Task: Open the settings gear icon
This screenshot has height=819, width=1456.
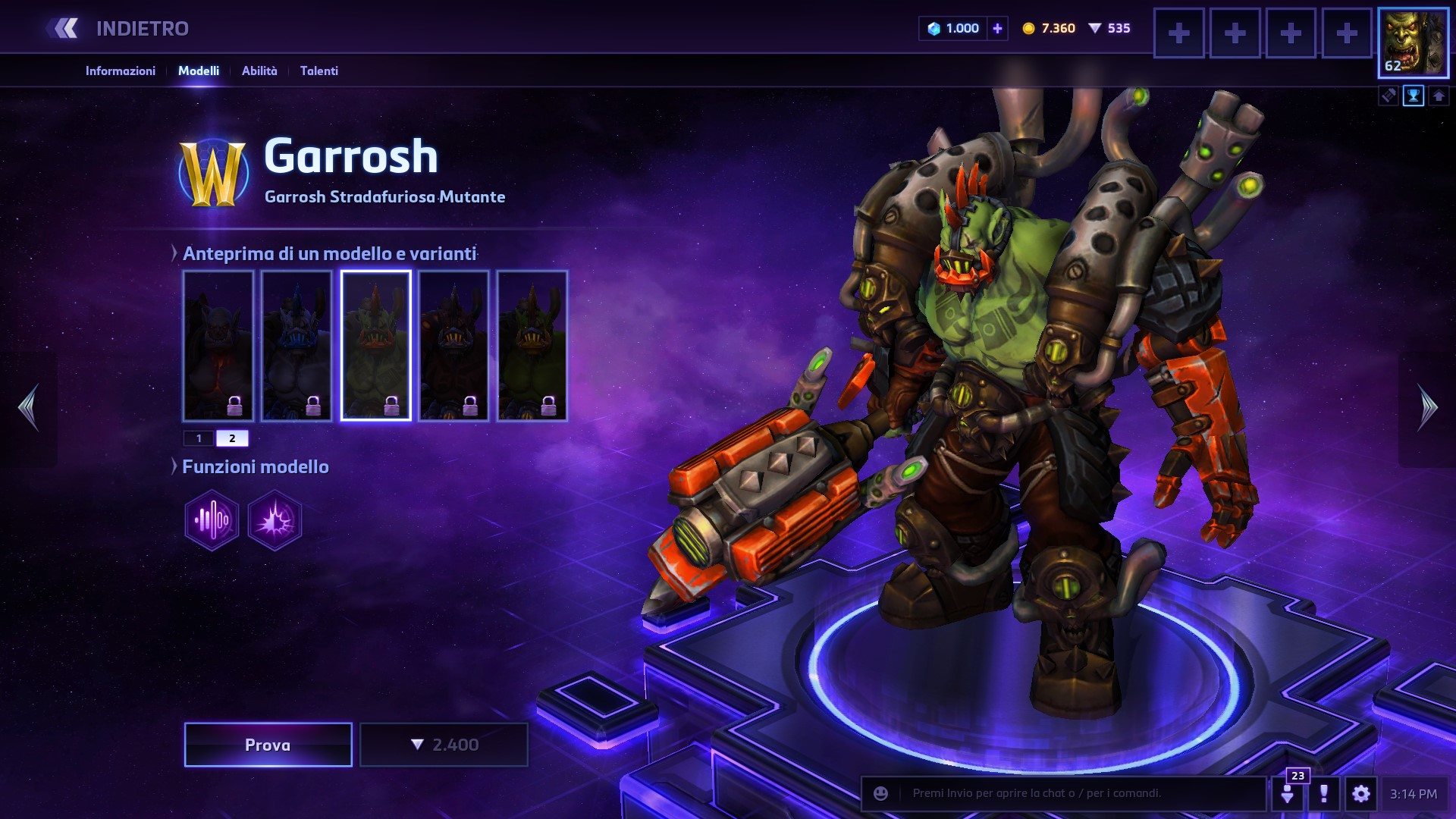Action: (1360, 794)
